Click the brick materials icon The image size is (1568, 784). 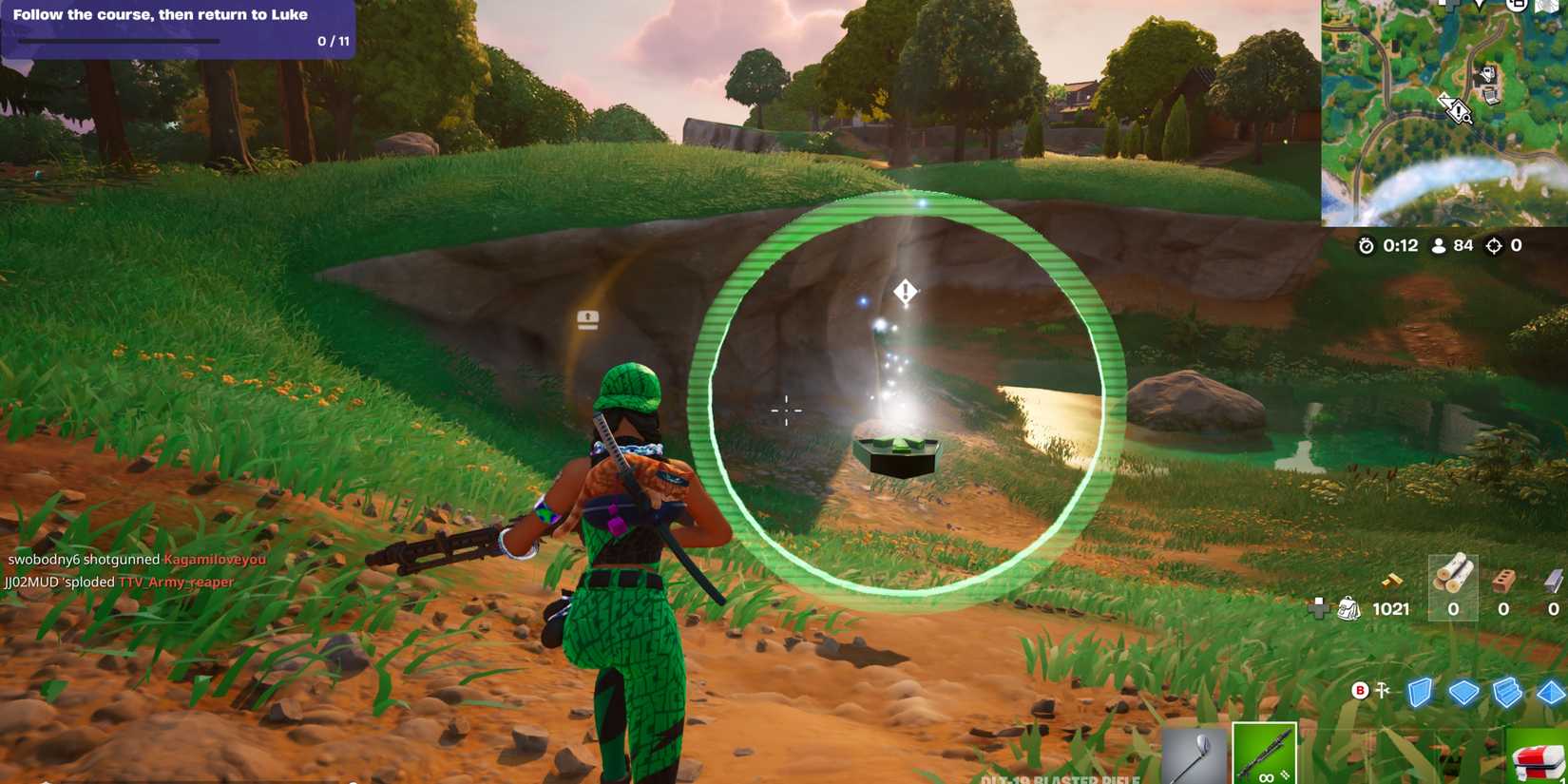click(1504, 581)
